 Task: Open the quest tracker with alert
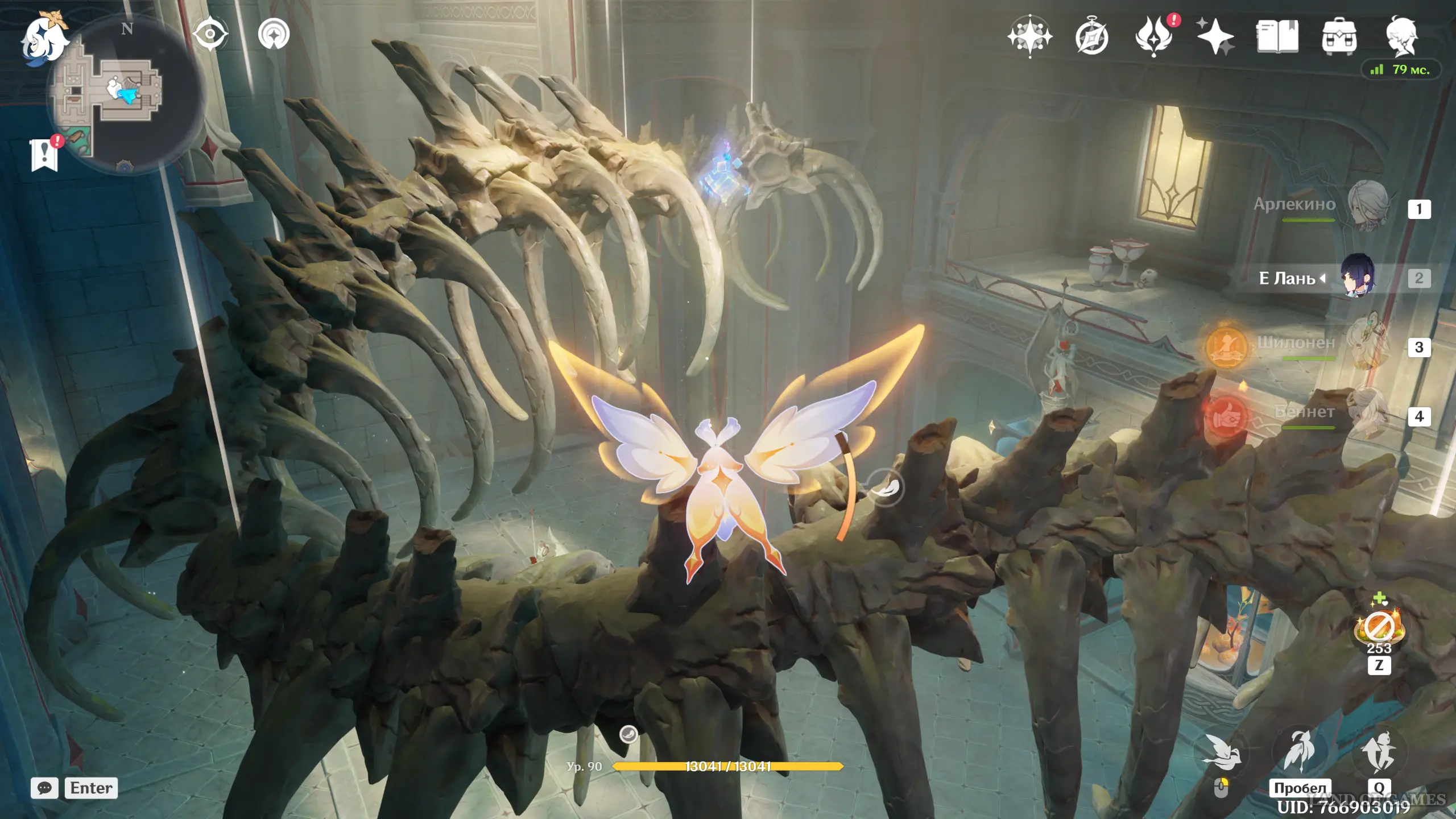pyautogui.click(x=45, y=154)
